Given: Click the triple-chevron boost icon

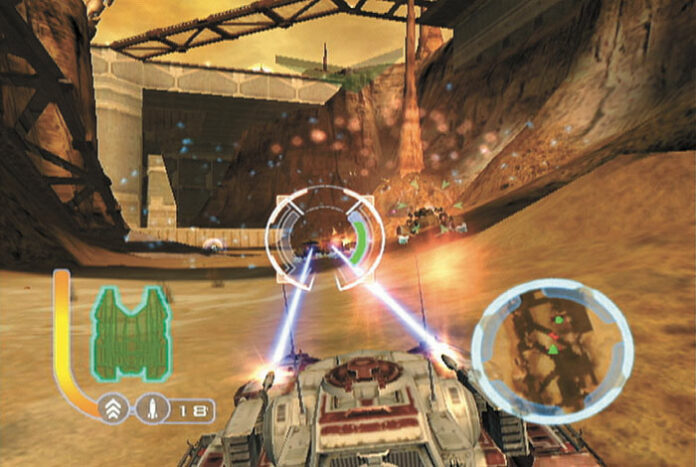Looking at the screenshot, I should pyautogui.click(x=112, y=408).
